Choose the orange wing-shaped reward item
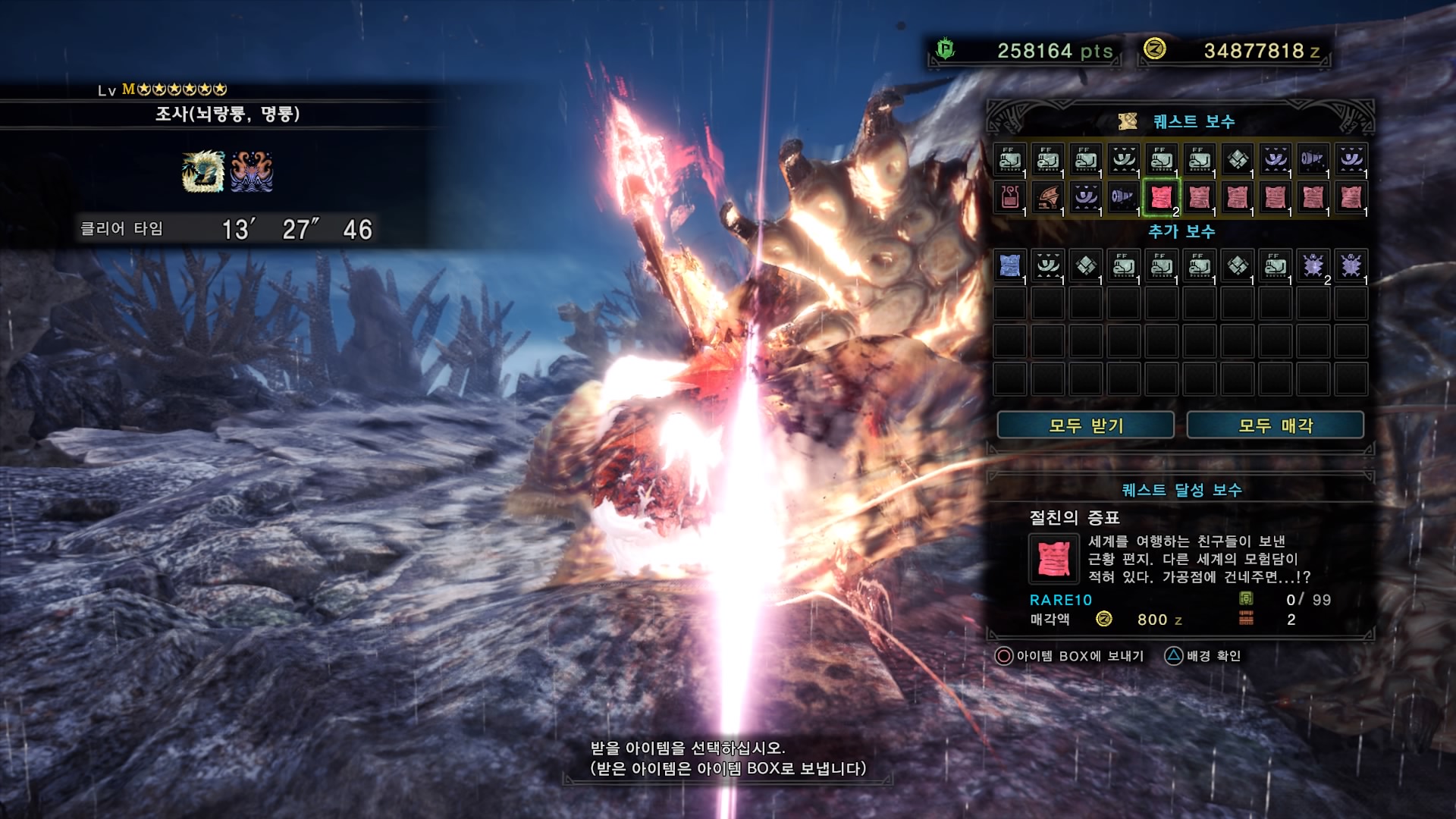This screenshot has width=1456, height=819. pos(1047,198)
